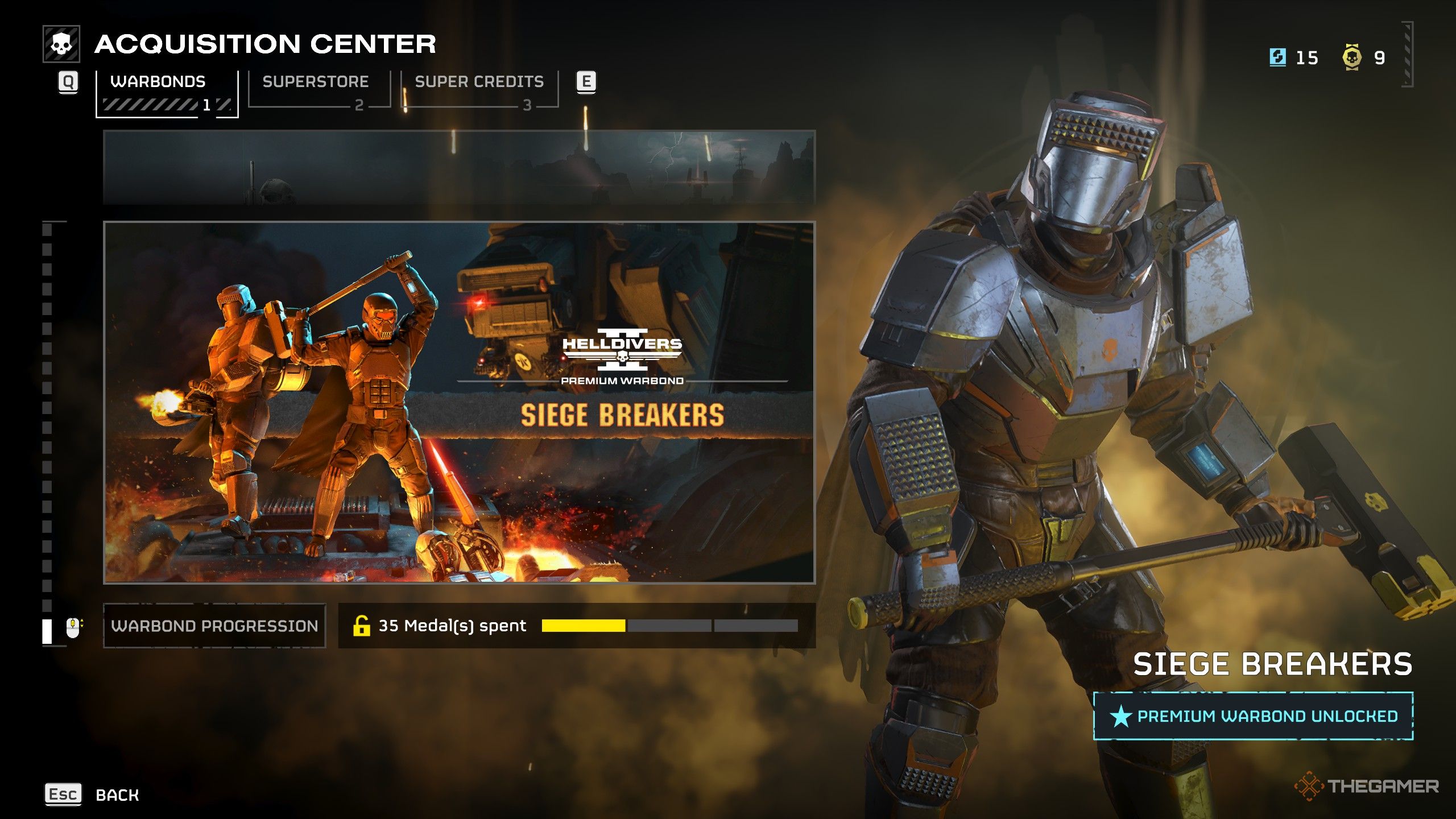Go to the Super Credits tab
Image resolution: width=1456 pixels, height=819 pixels.
479,89
